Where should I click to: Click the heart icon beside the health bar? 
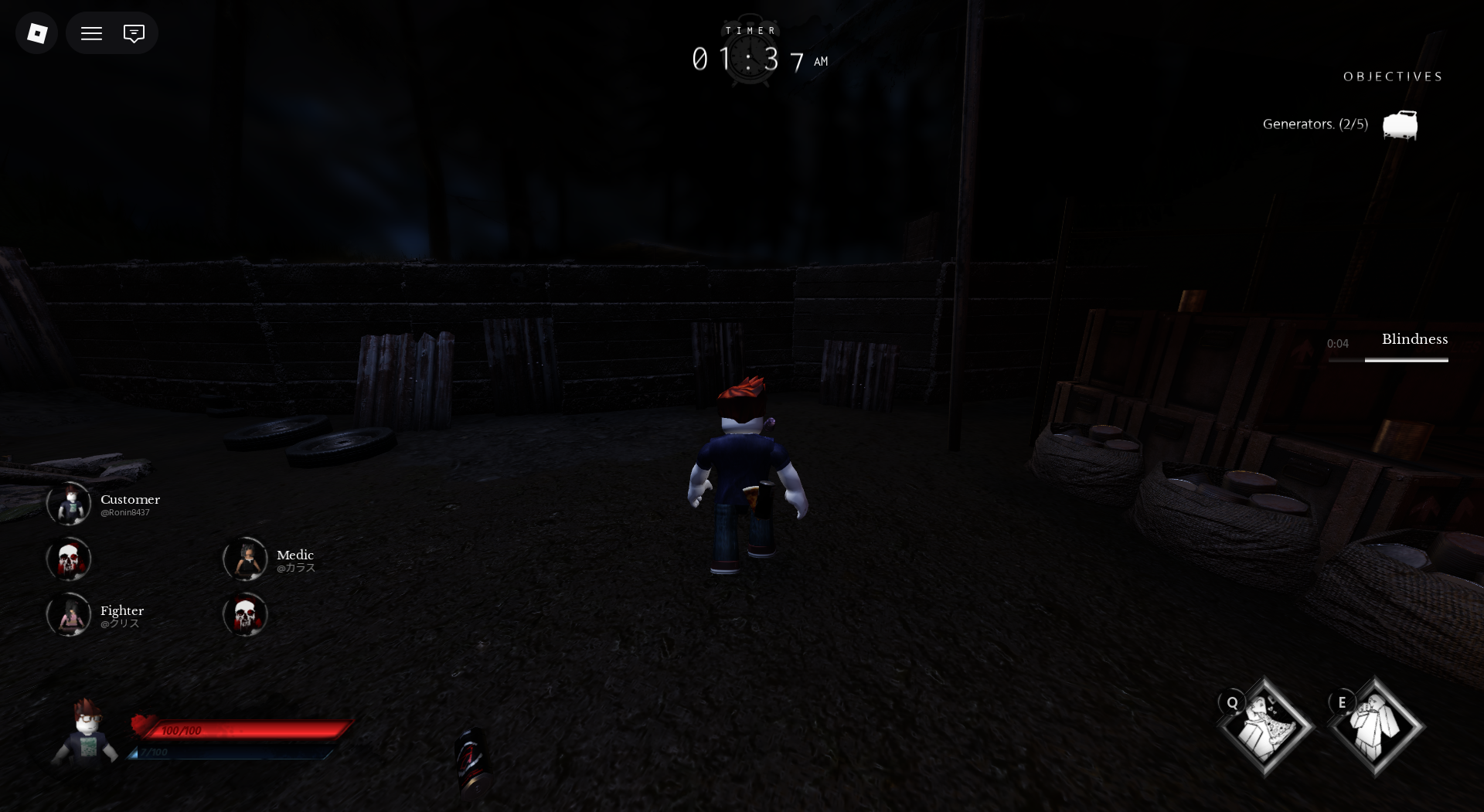[x=142, y=727]
